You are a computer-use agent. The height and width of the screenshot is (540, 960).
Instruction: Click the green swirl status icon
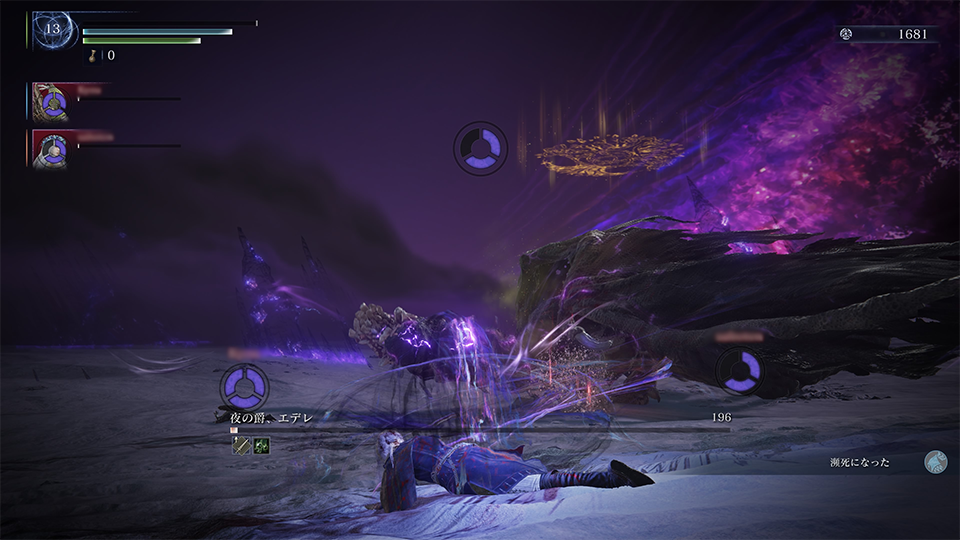[x=261, y=446]
